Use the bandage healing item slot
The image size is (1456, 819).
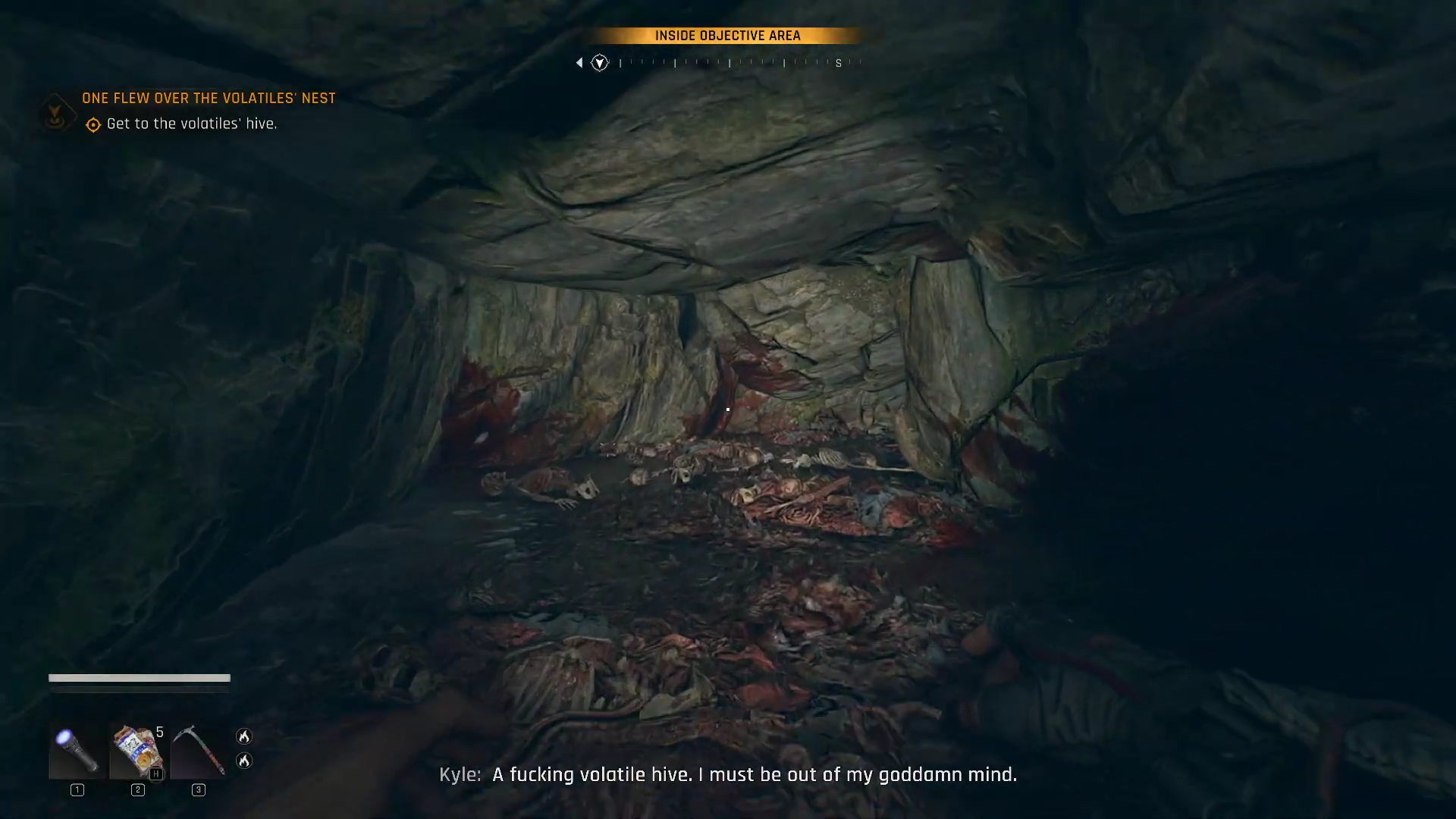click(x=137, y=750)
